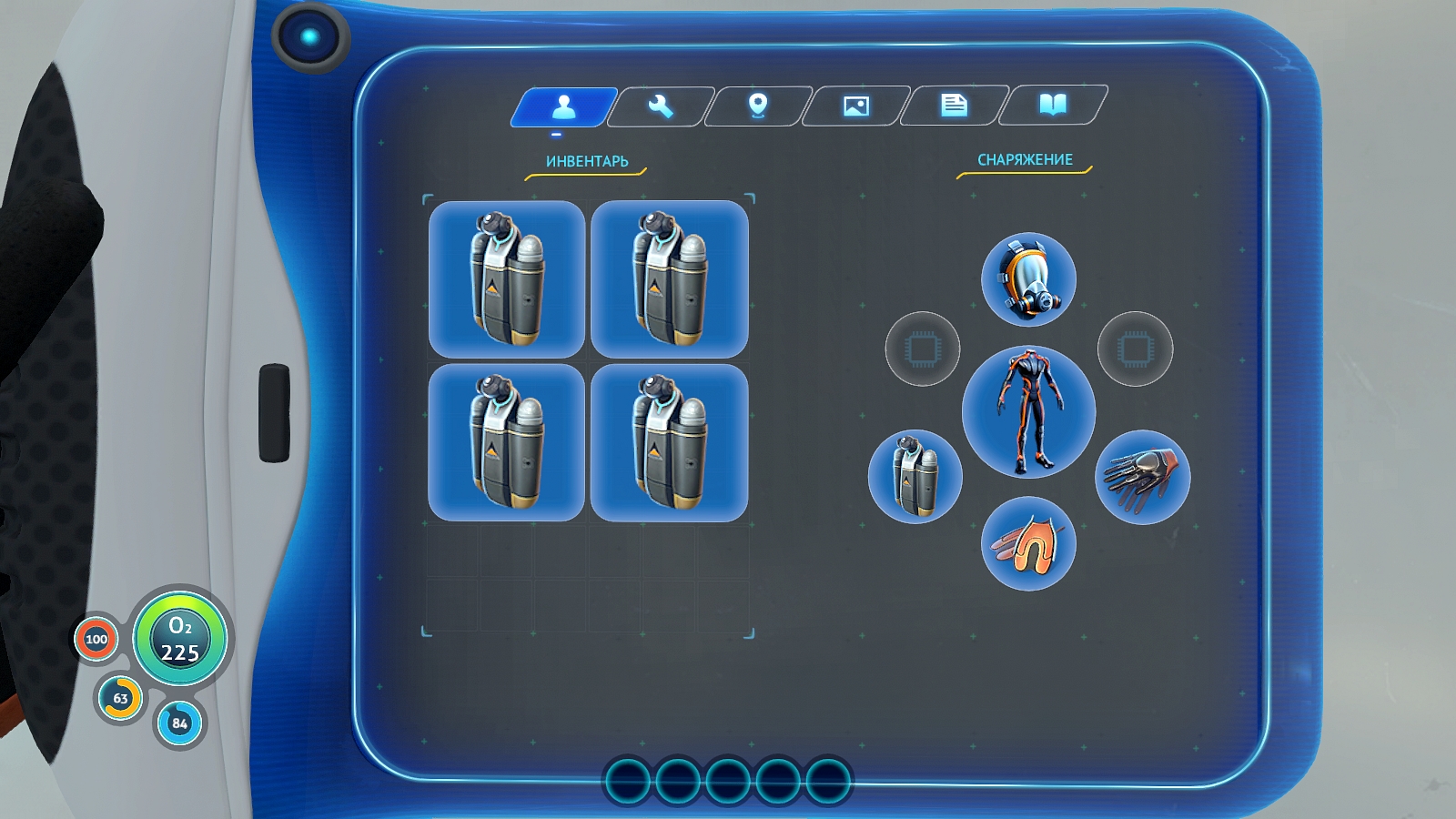Select the Inventory tab with the person icon

point(566,106)
